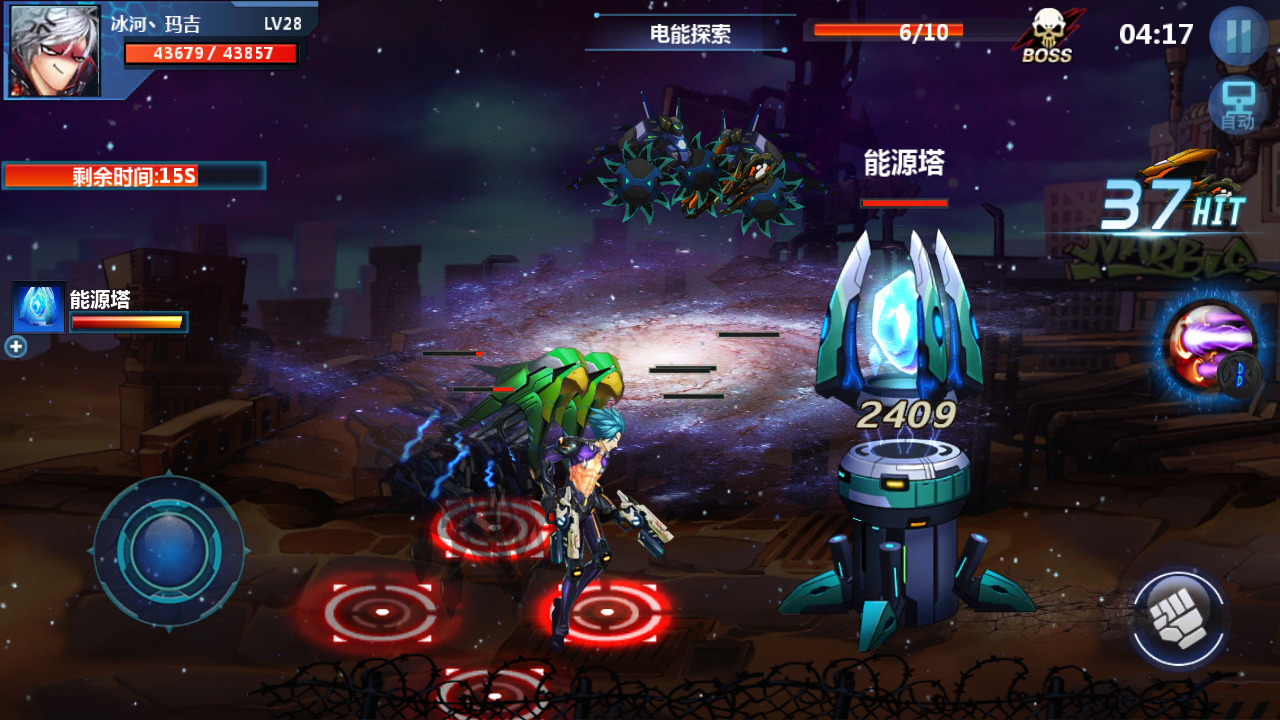Click the plus button under 能源塔 icon
This screenshot has height=720, width=1280.
15,347
